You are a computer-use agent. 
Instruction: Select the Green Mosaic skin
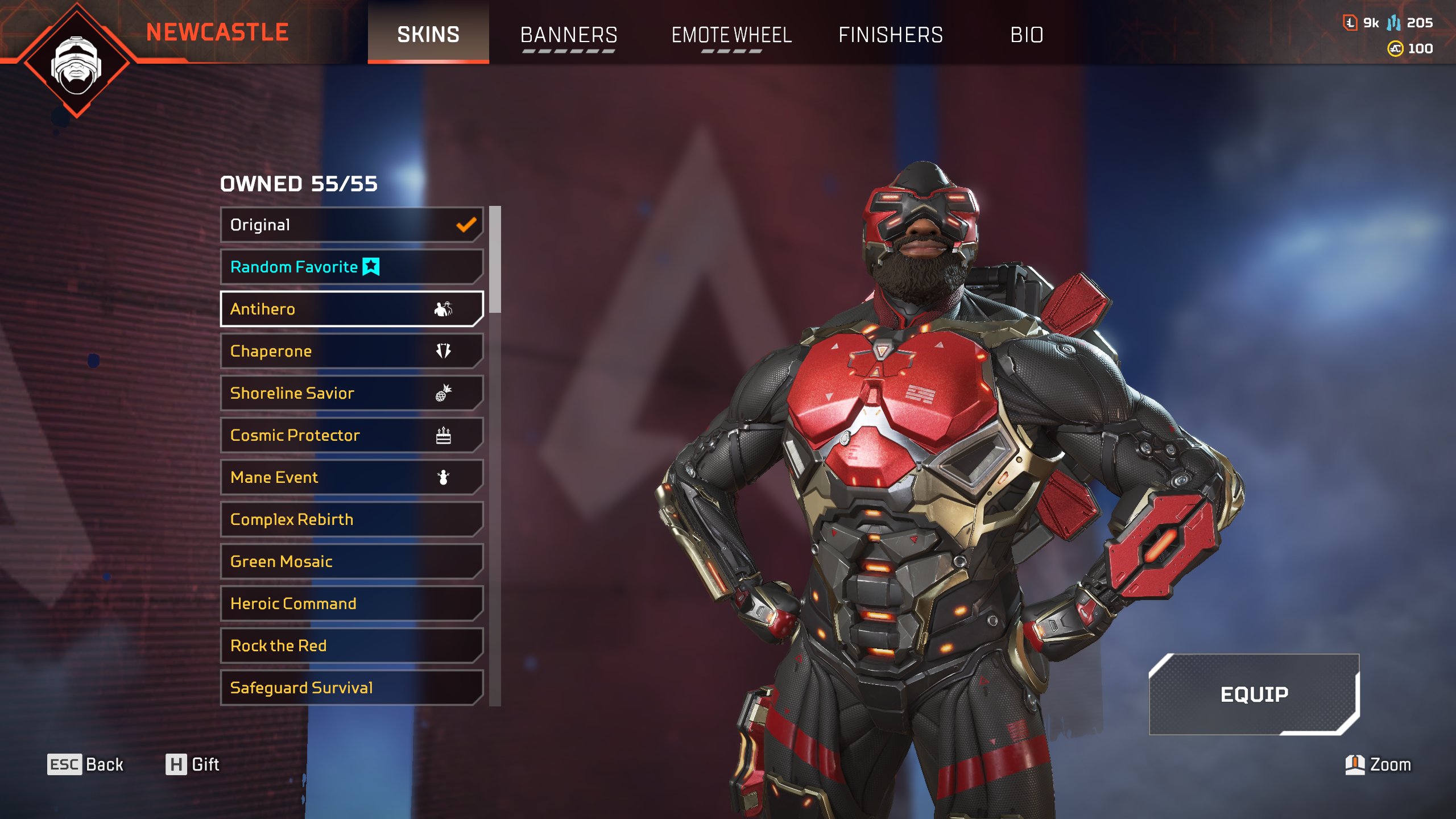point(351,562)
